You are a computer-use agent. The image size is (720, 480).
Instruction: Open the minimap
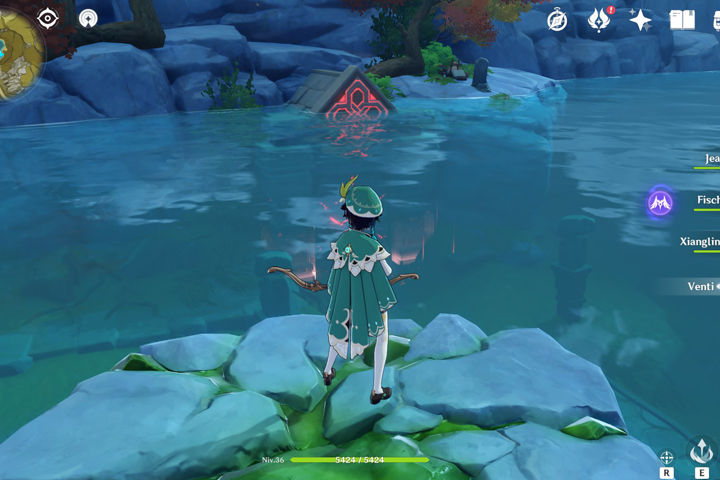click(18, 50)
